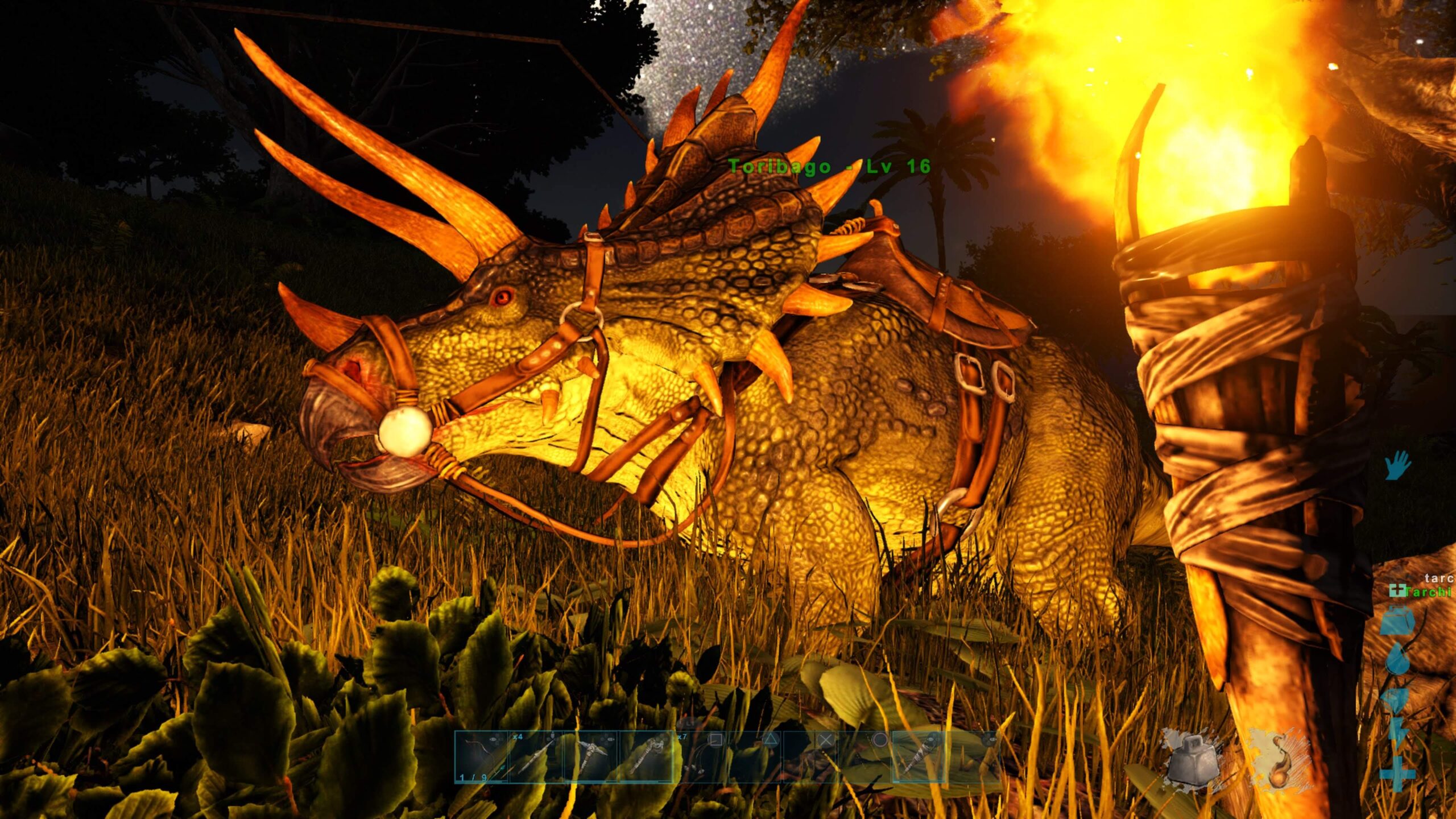This screenshot has width=1456, height=819.
Task: Equip the spear stack from the hotbar
Action: point(536,757)
